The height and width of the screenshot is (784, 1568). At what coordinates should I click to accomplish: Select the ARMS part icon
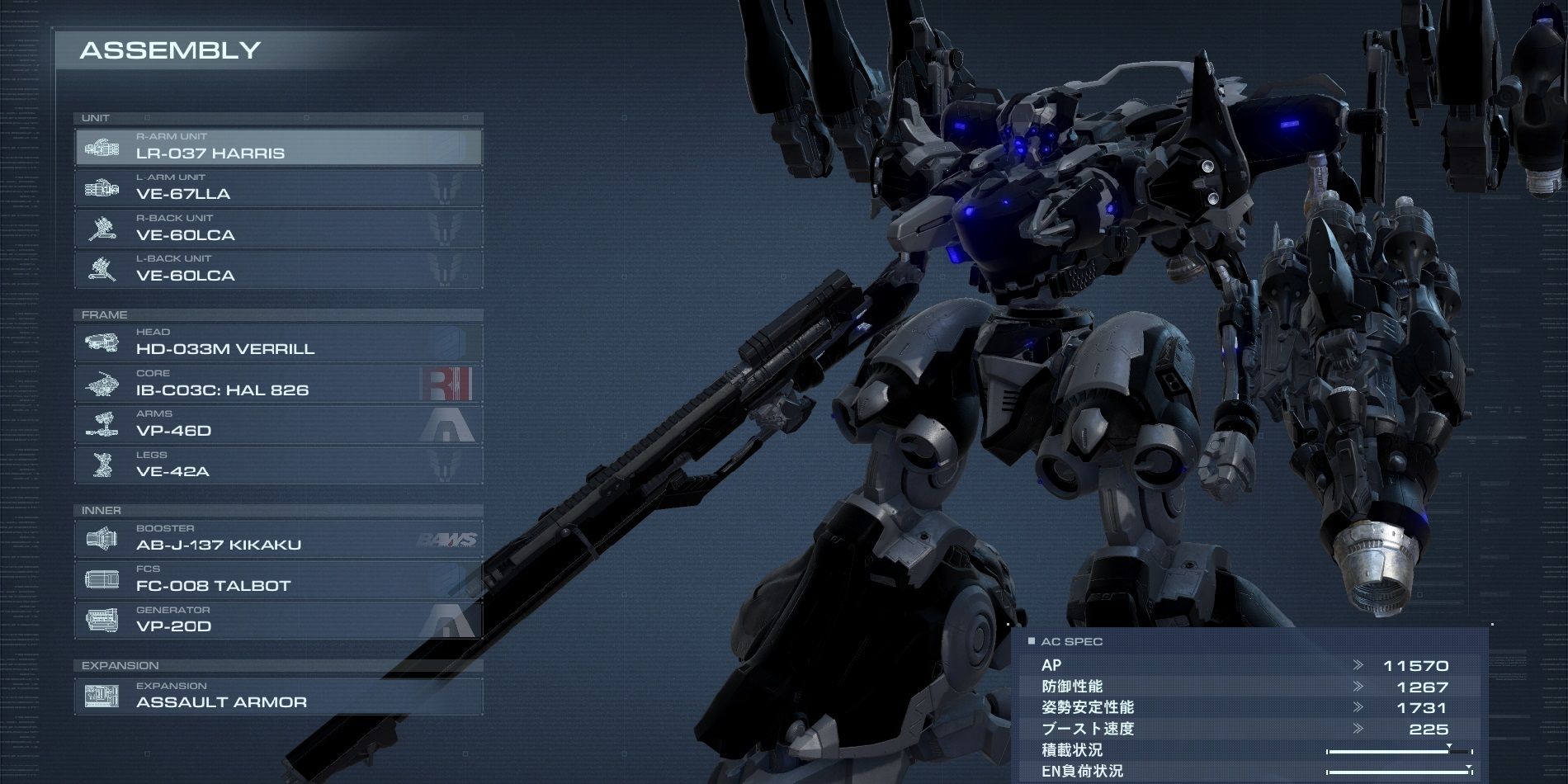coord(103,424)
